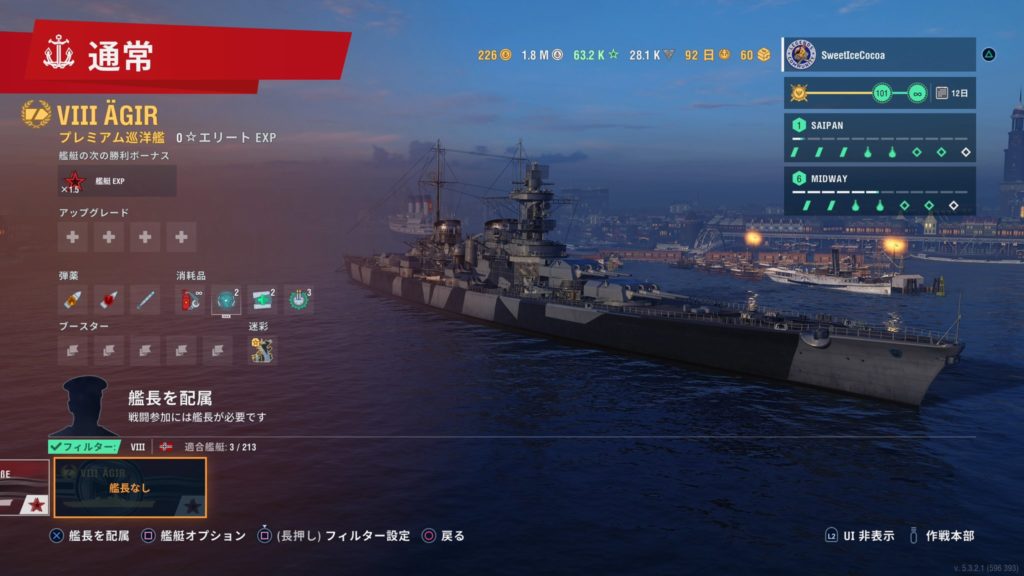Toggle the green フィルター filter tag
The height and width of the screenshot is (576, 1024).
point(84,447)
